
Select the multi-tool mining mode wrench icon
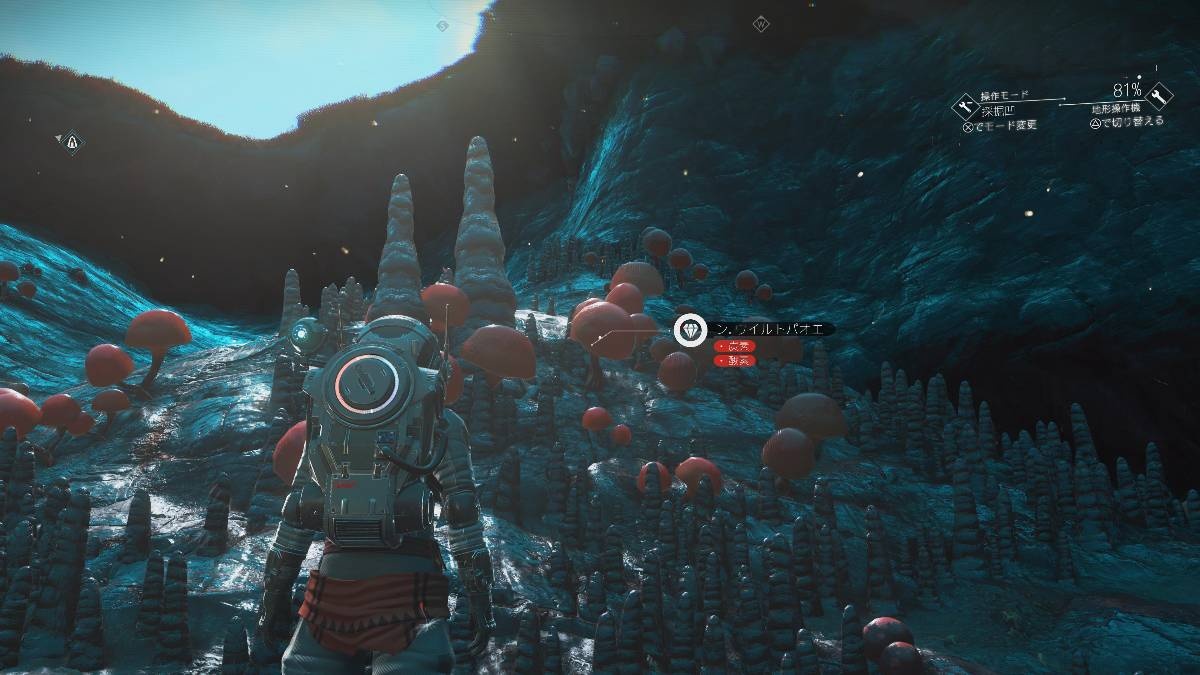(x=966, y=106)
